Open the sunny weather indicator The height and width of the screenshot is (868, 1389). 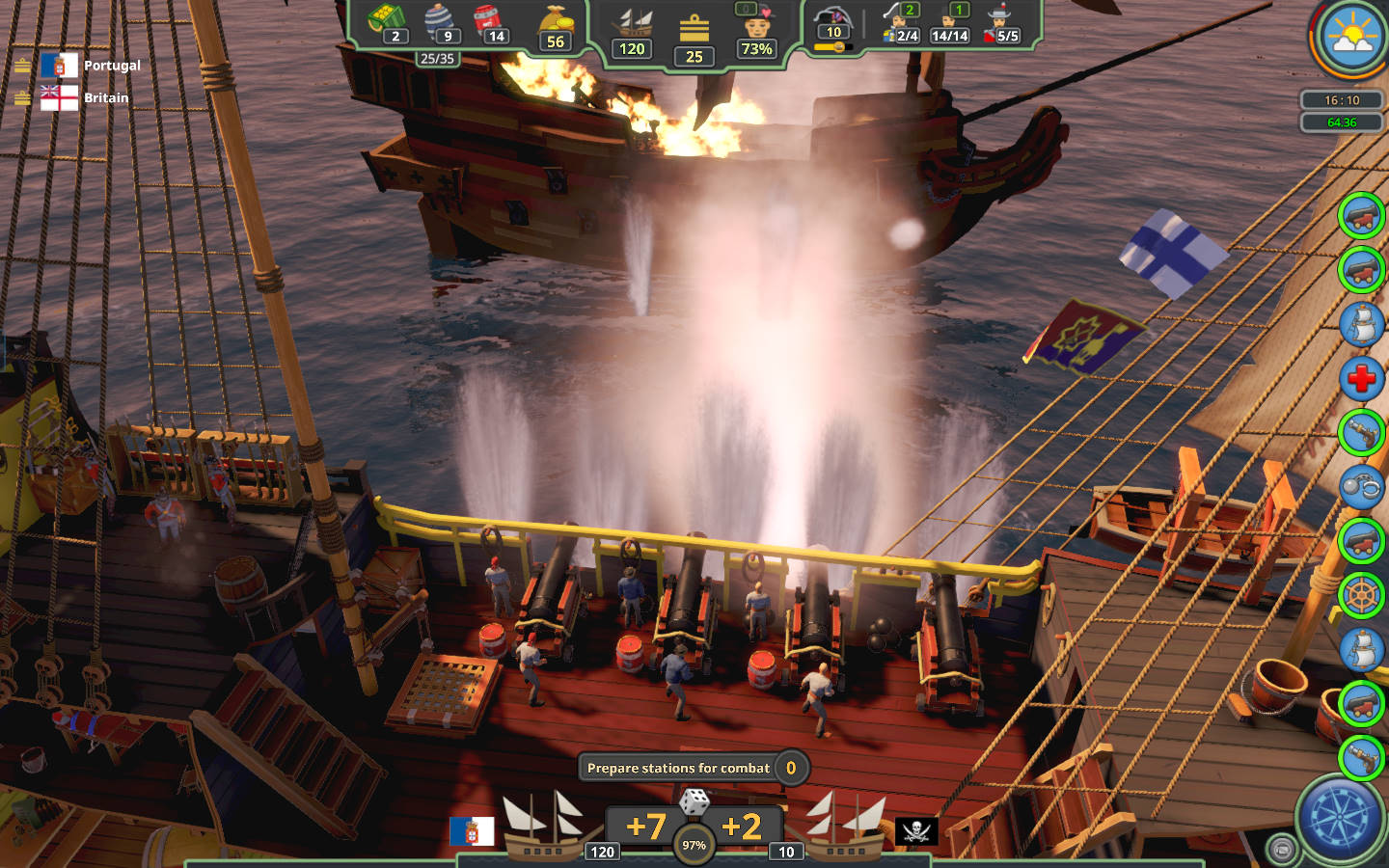point(1351,38)
